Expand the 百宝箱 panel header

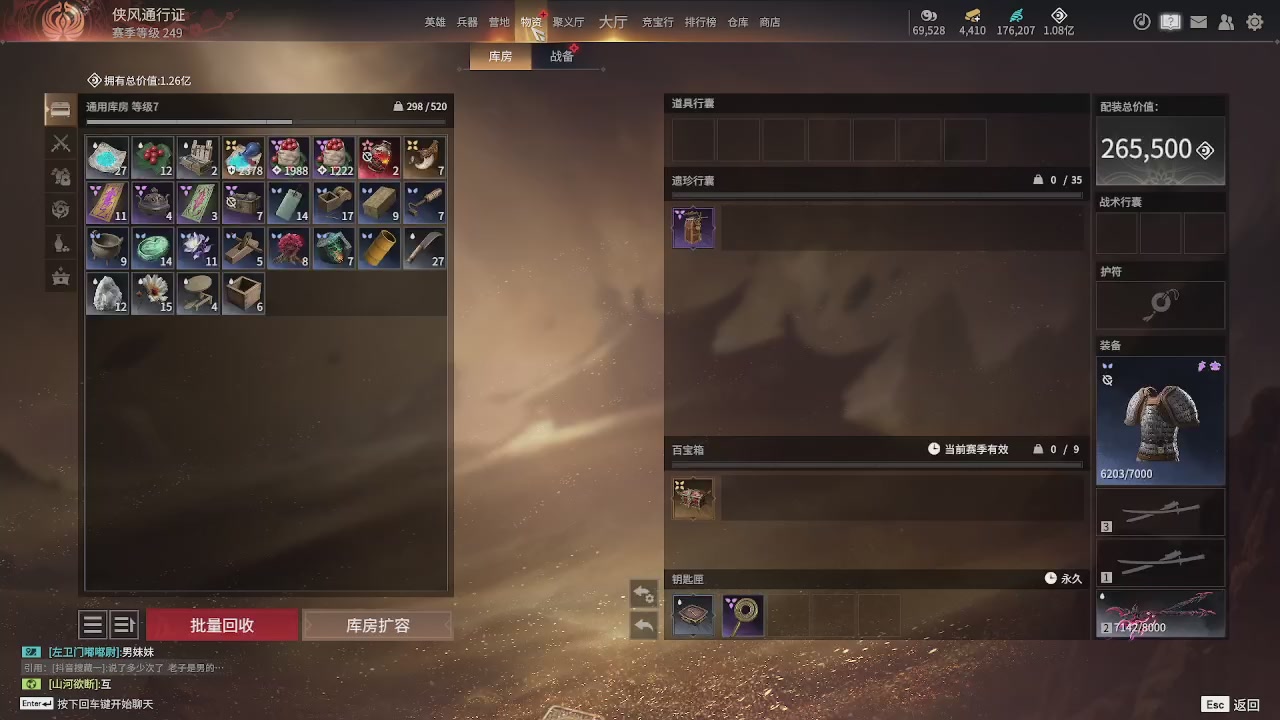(877, 449)
